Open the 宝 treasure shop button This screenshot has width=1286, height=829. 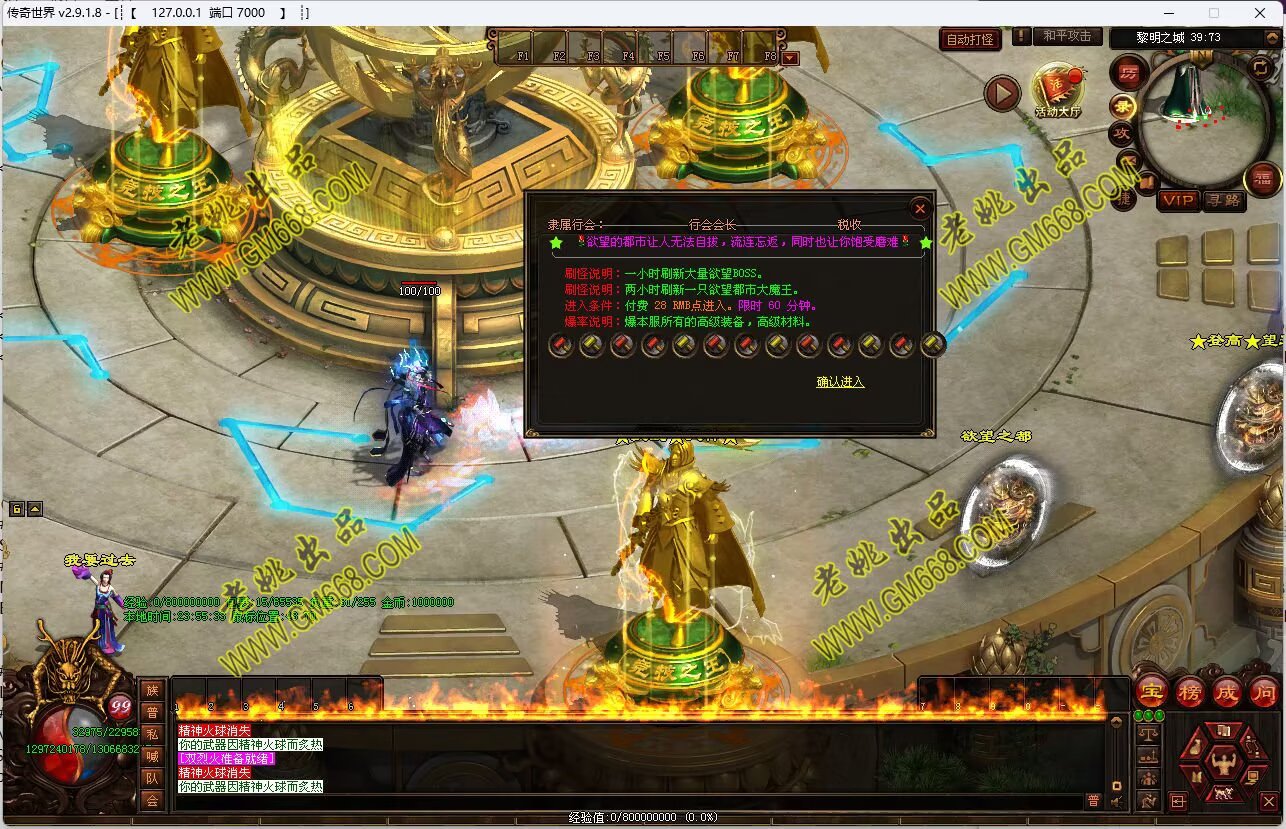click(x=1151, y=691)
